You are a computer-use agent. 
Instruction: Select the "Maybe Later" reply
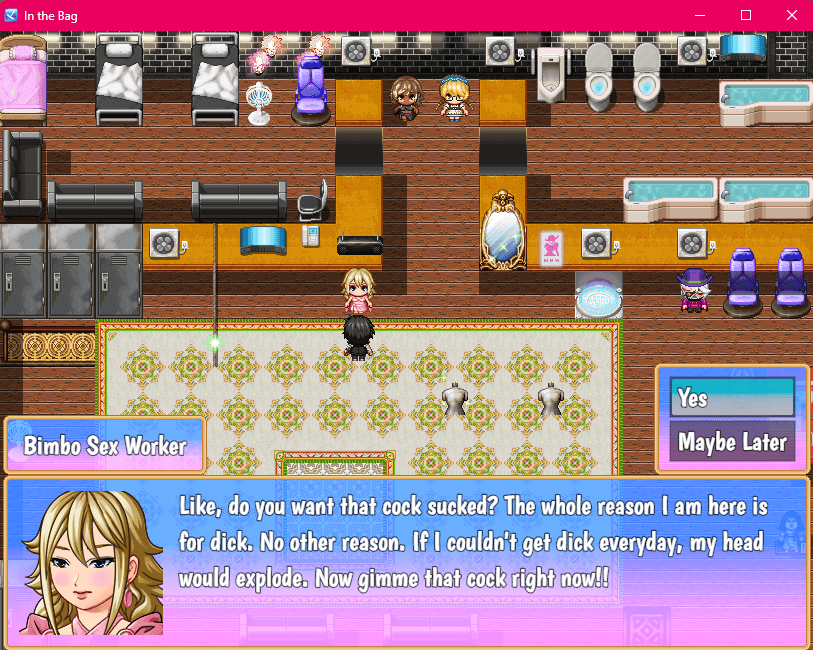(733, 442)
